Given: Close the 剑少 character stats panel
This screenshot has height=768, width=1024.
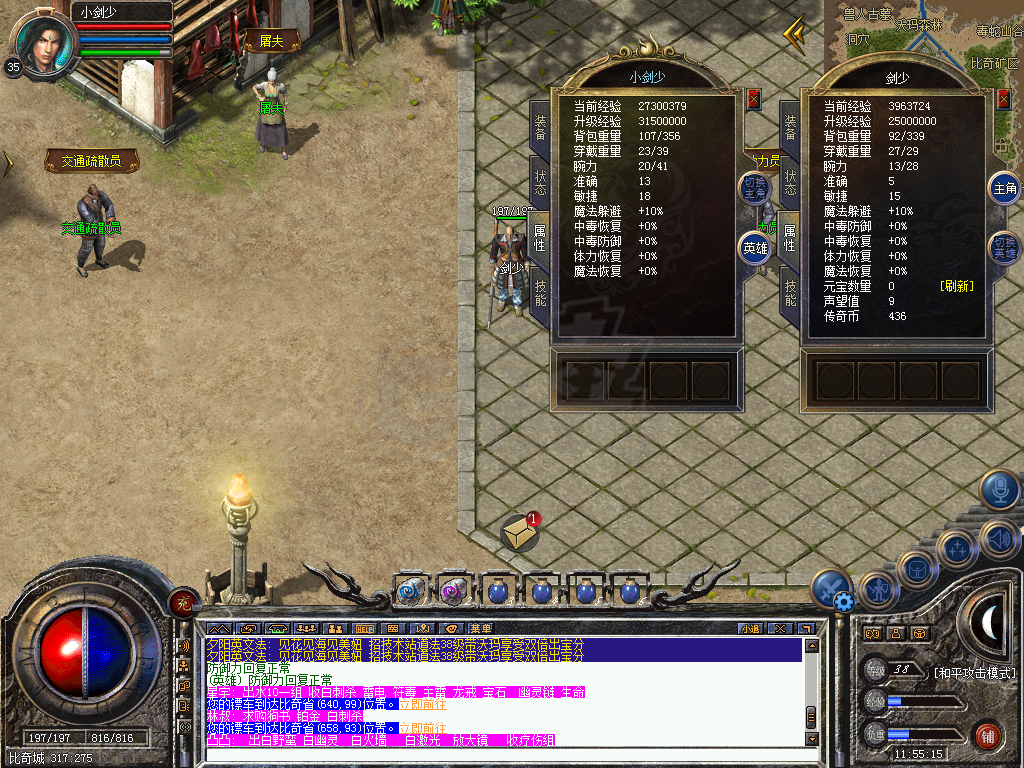Looking at the screenshot, I should click(1004, 98).
